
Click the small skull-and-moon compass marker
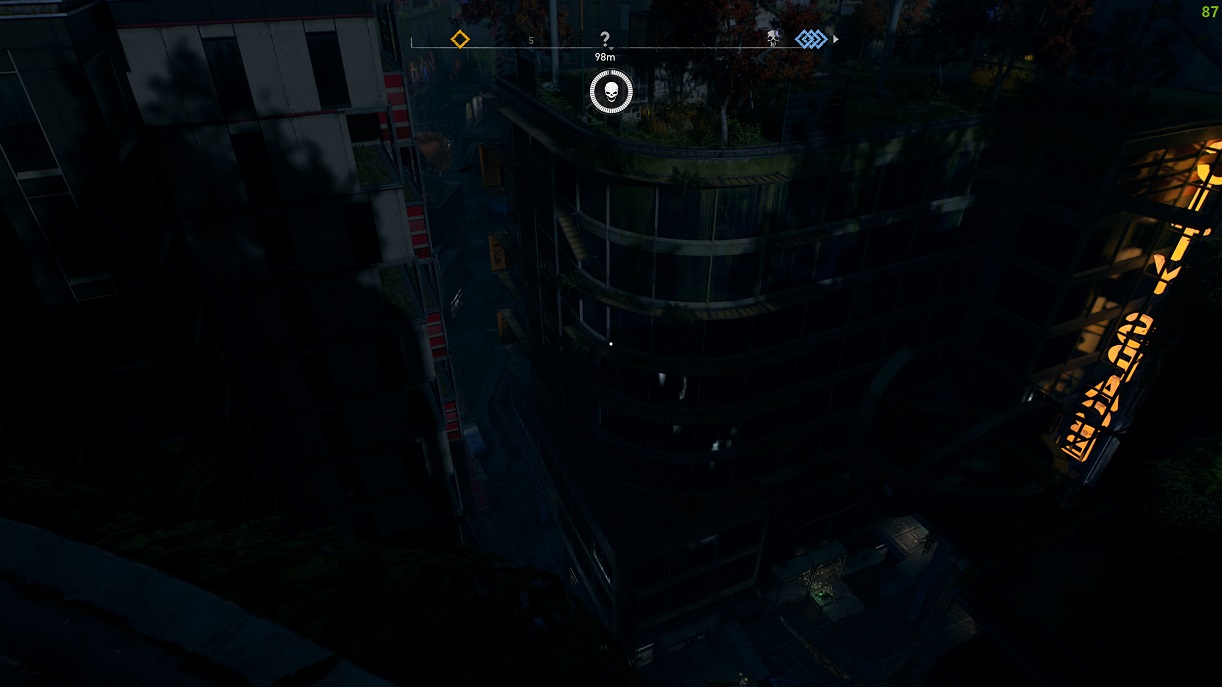click(x=773, y=38)
